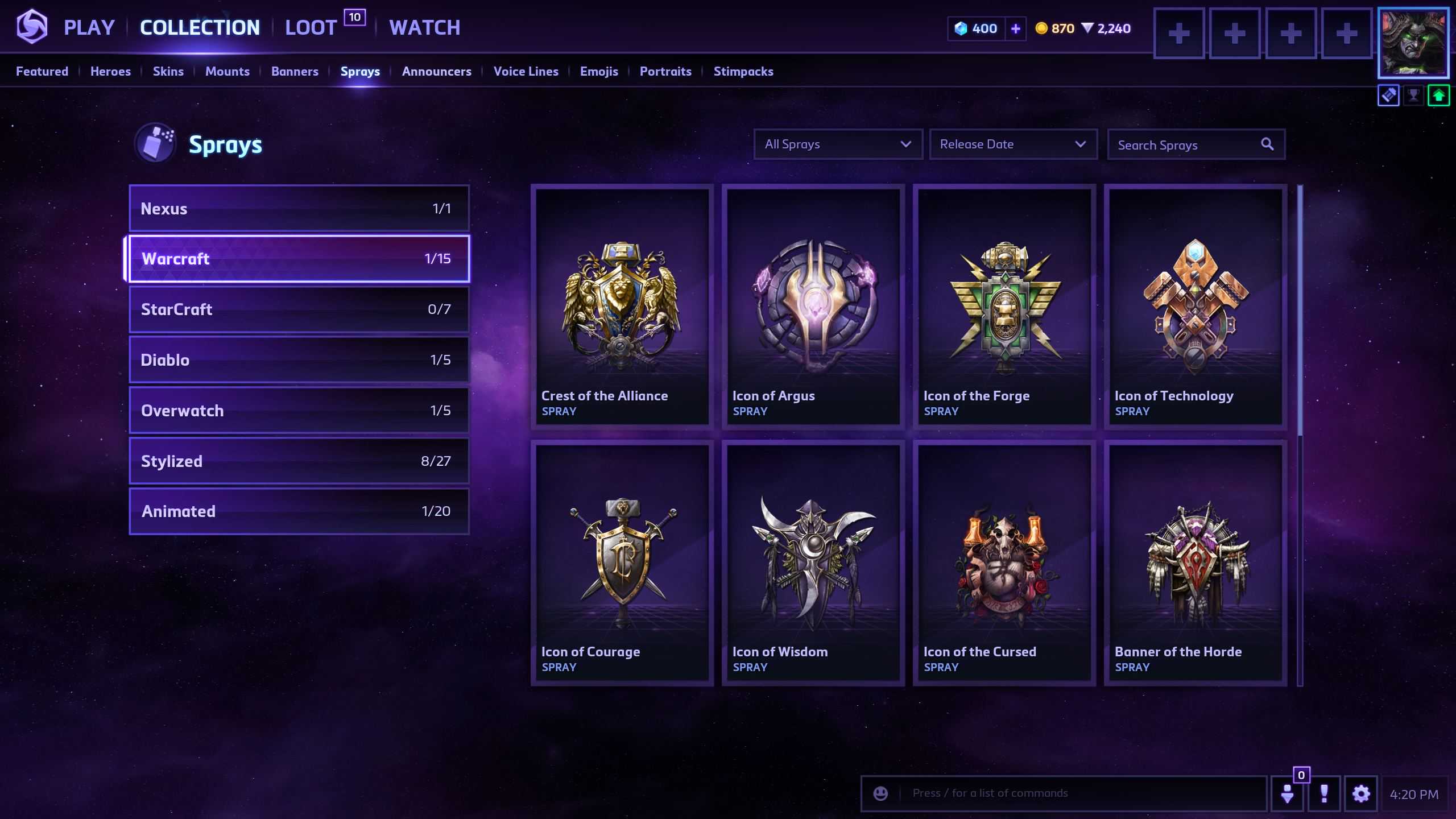Screen dimensions: 1456x819
Task: Click the player portrait avatar
Action: pyautogui.click(x=1413, y=43)
